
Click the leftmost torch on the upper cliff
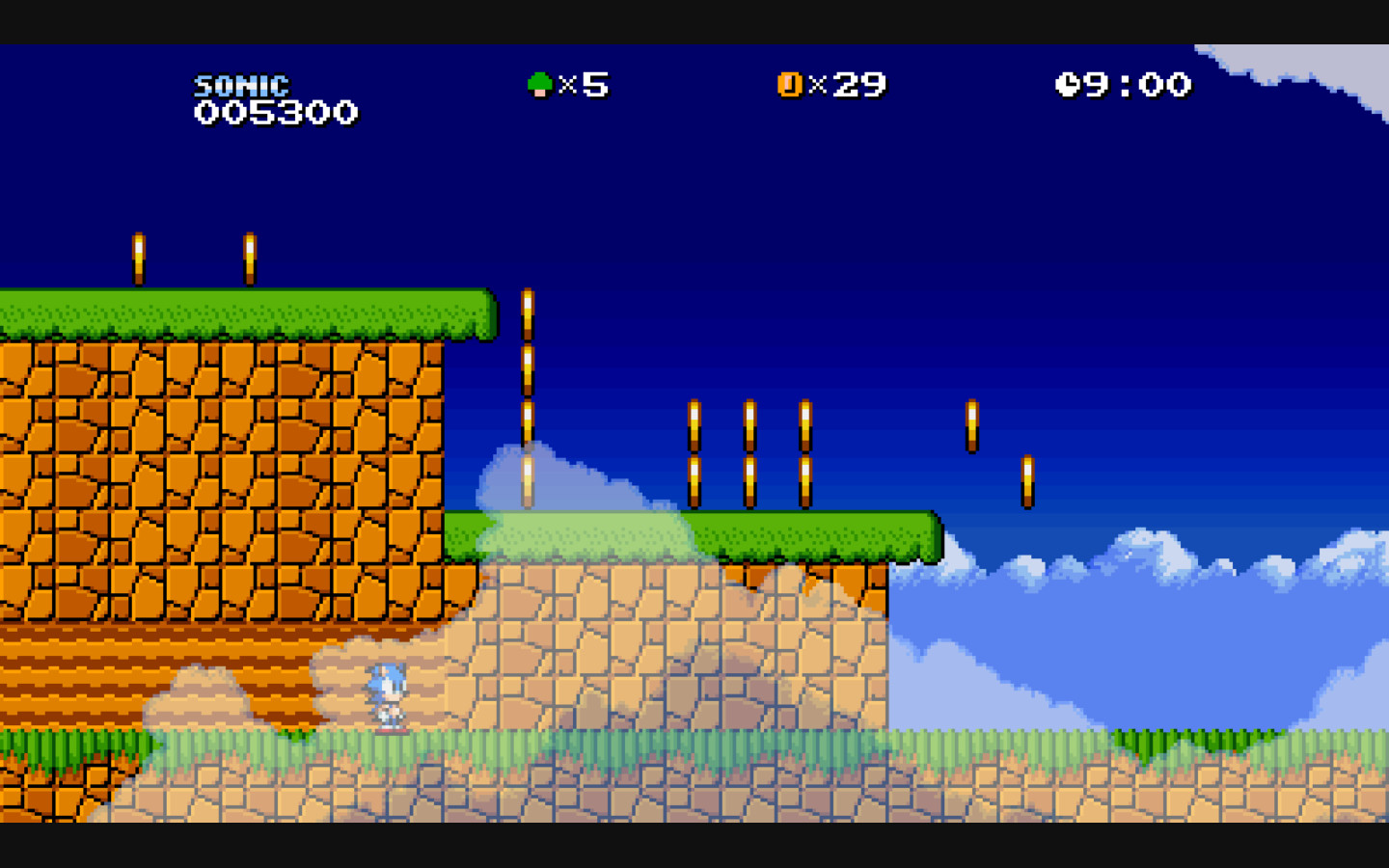[140, 258]
